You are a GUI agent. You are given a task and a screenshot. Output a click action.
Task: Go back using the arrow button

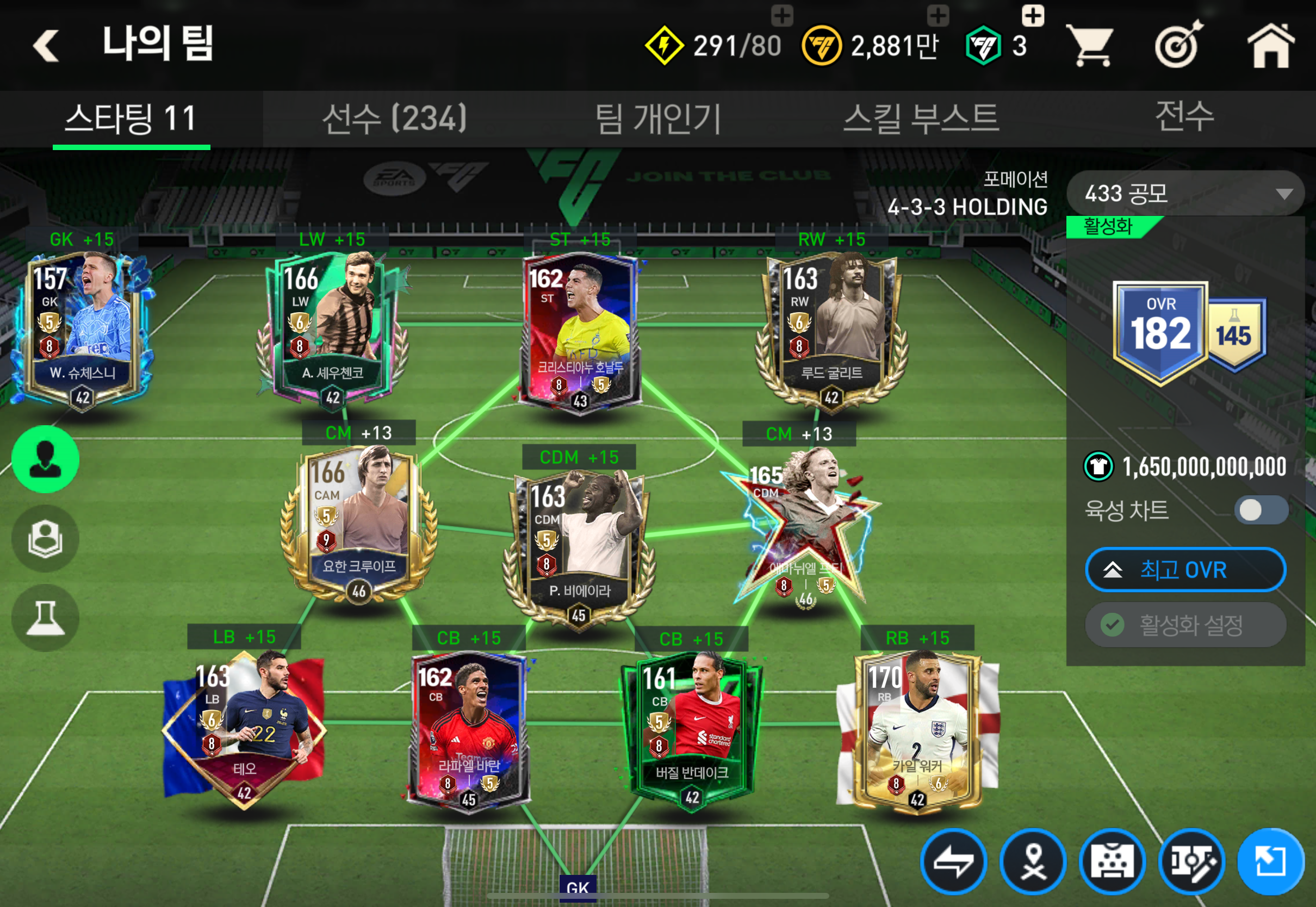pos(47,46)
